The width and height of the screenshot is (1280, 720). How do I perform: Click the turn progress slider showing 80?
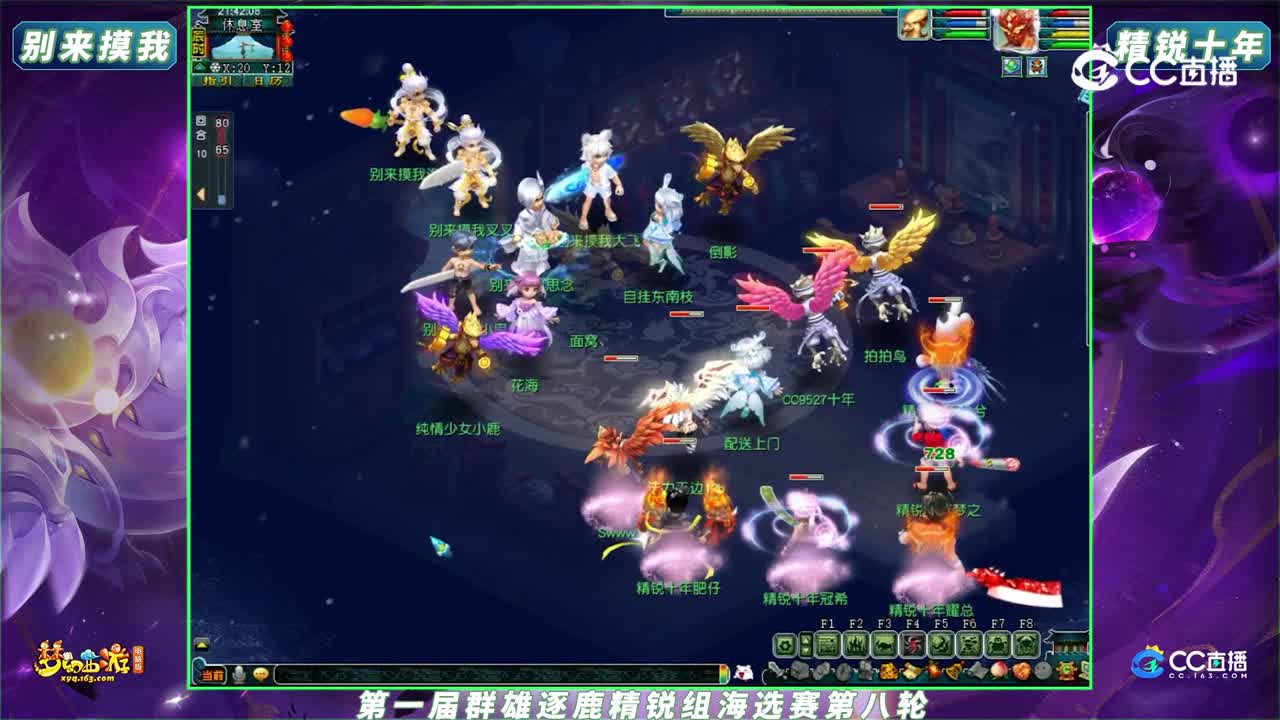[x=222, y=126]
